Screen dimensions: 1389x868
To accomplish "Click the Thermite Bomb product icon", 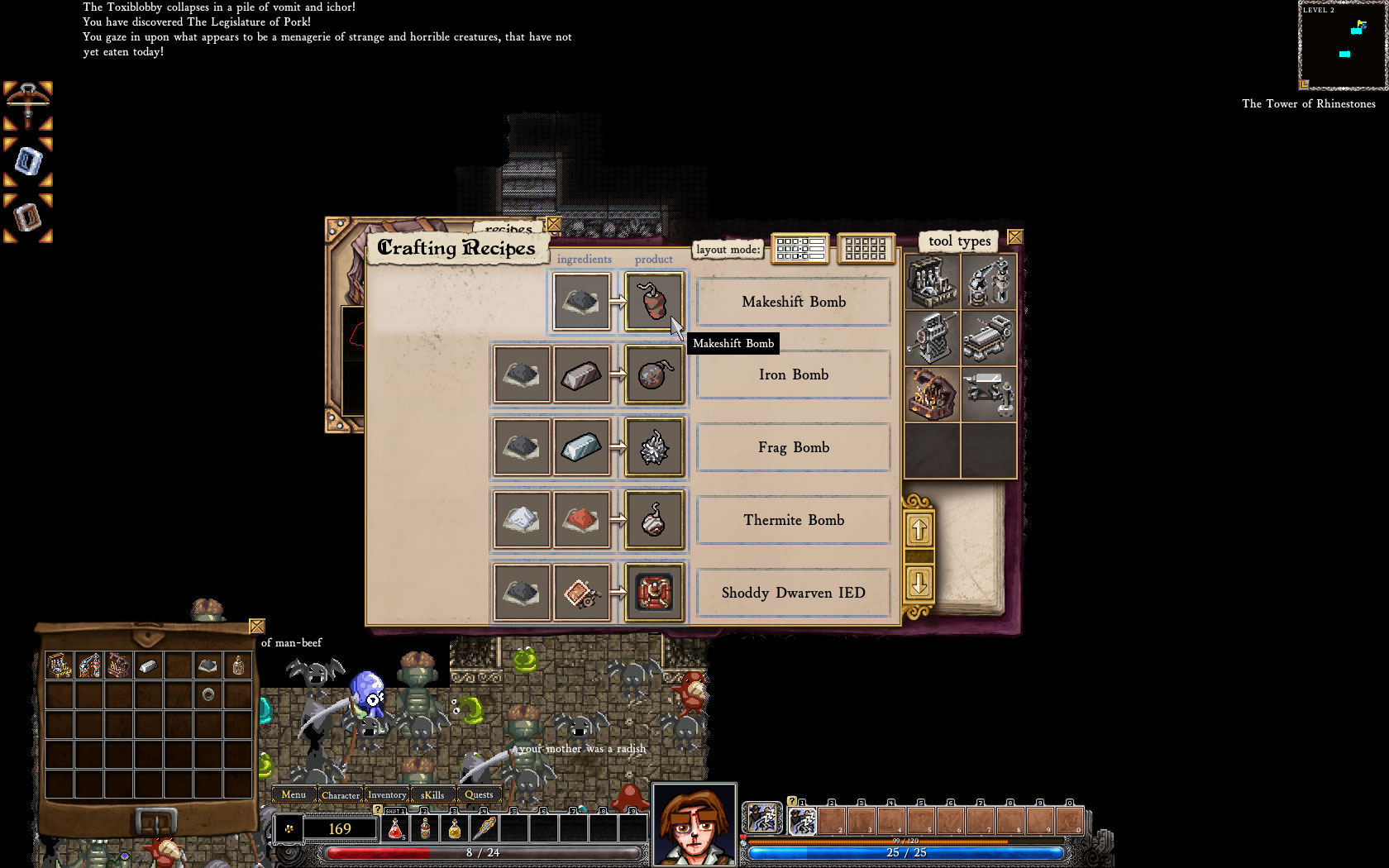I will pyautogui.click(x=653, y=520).
